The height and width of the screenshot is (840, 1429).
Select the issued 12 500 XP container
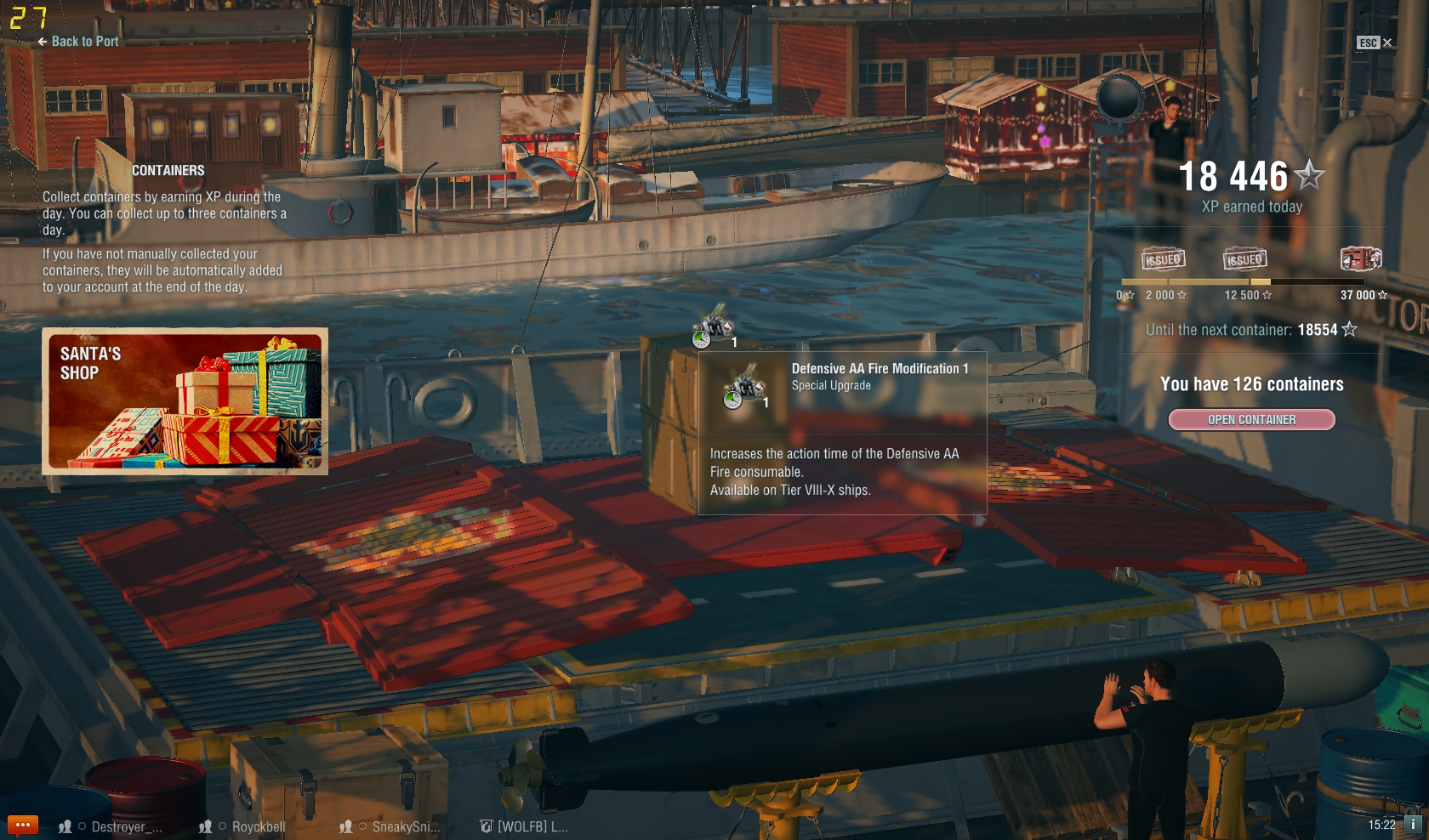point(1244,259)
